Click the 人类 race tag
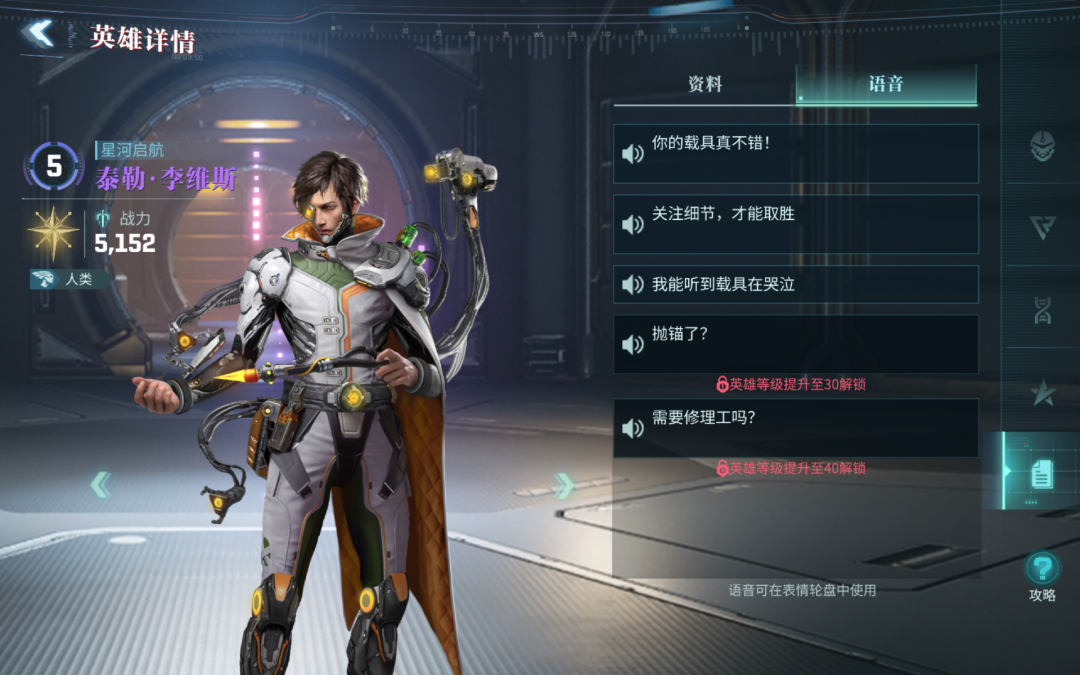This screenshot has height=675, width=1080. (x=70, y=280)
